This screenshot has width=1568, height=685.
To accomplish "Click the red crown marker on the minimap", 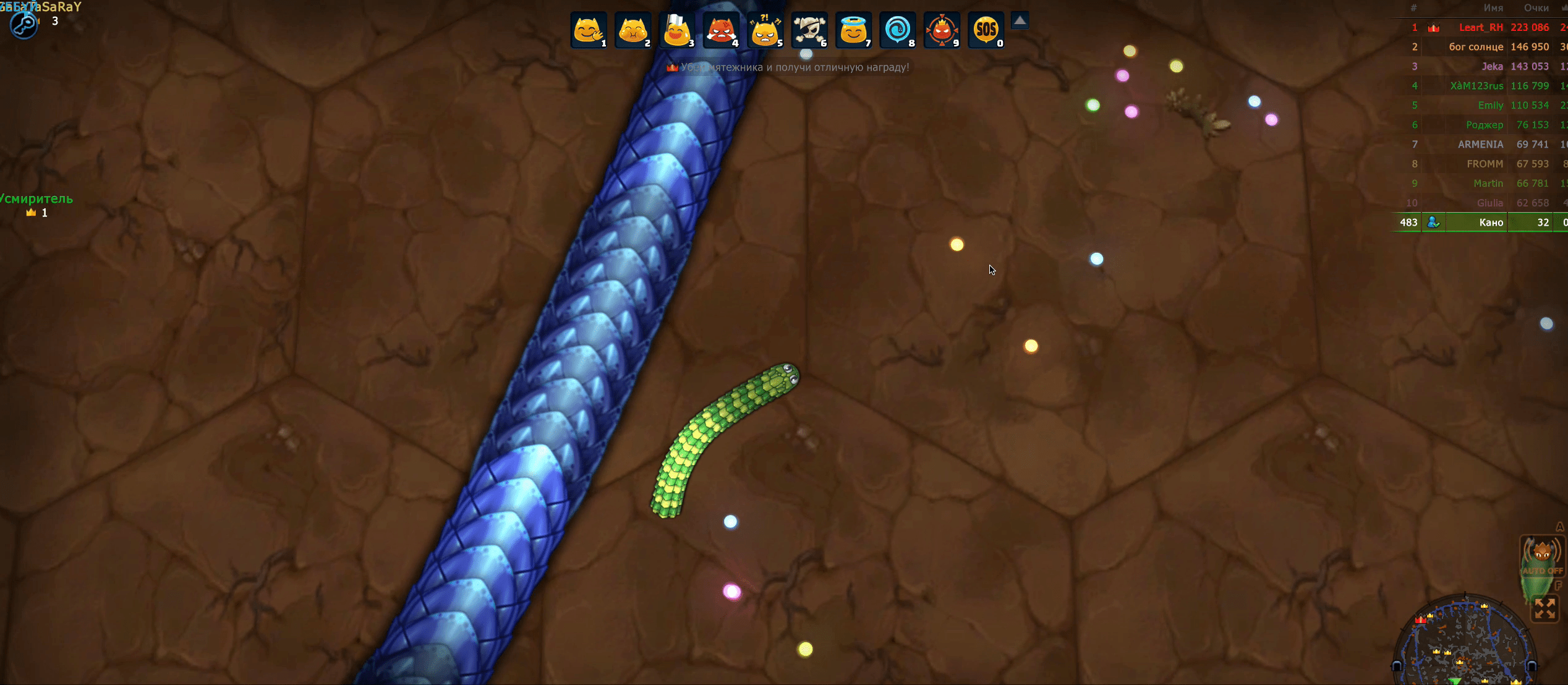I will (1420, 619).
